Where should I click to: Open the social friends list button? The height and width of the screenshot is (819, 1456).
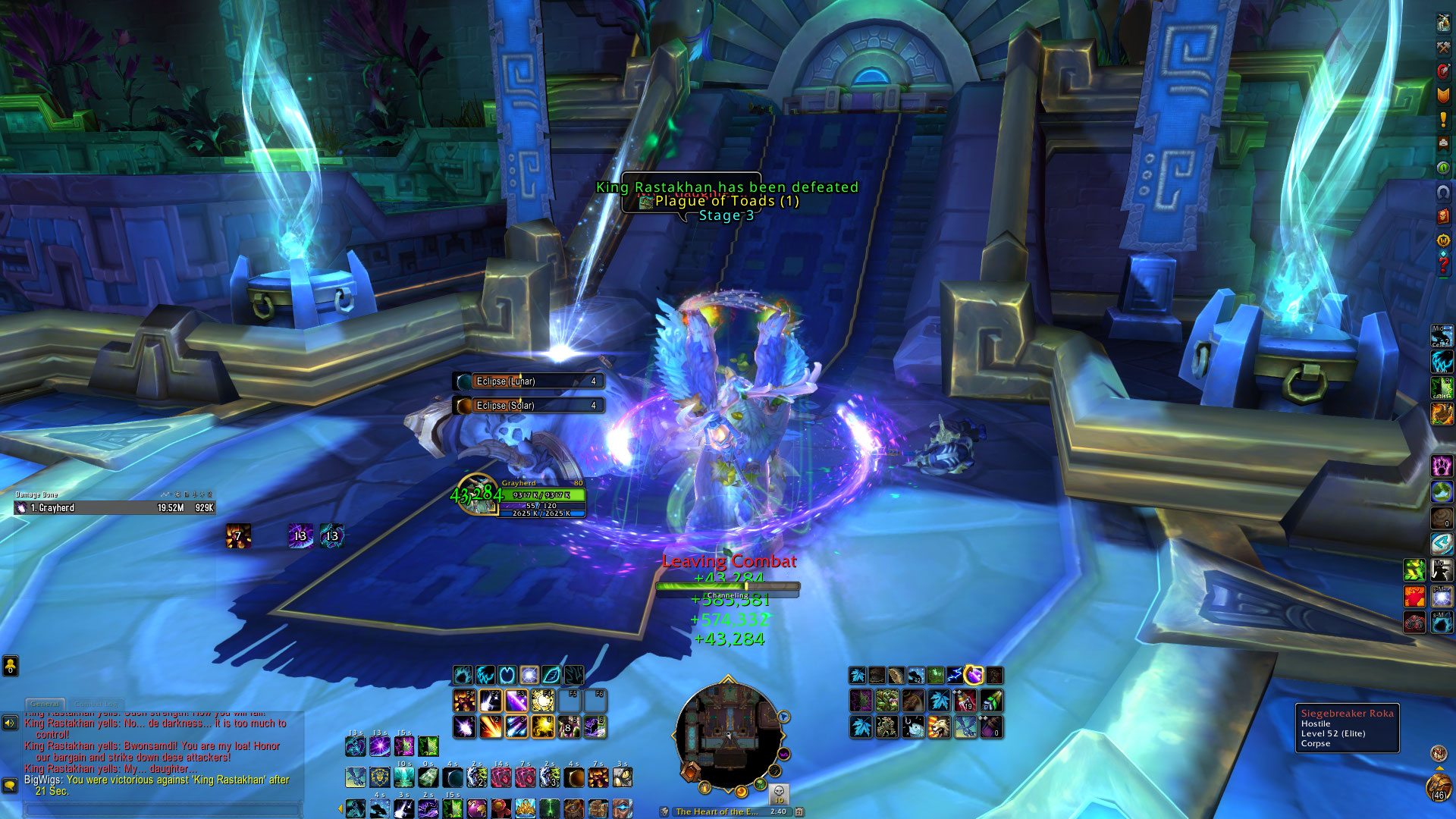[x=10, y=666]
